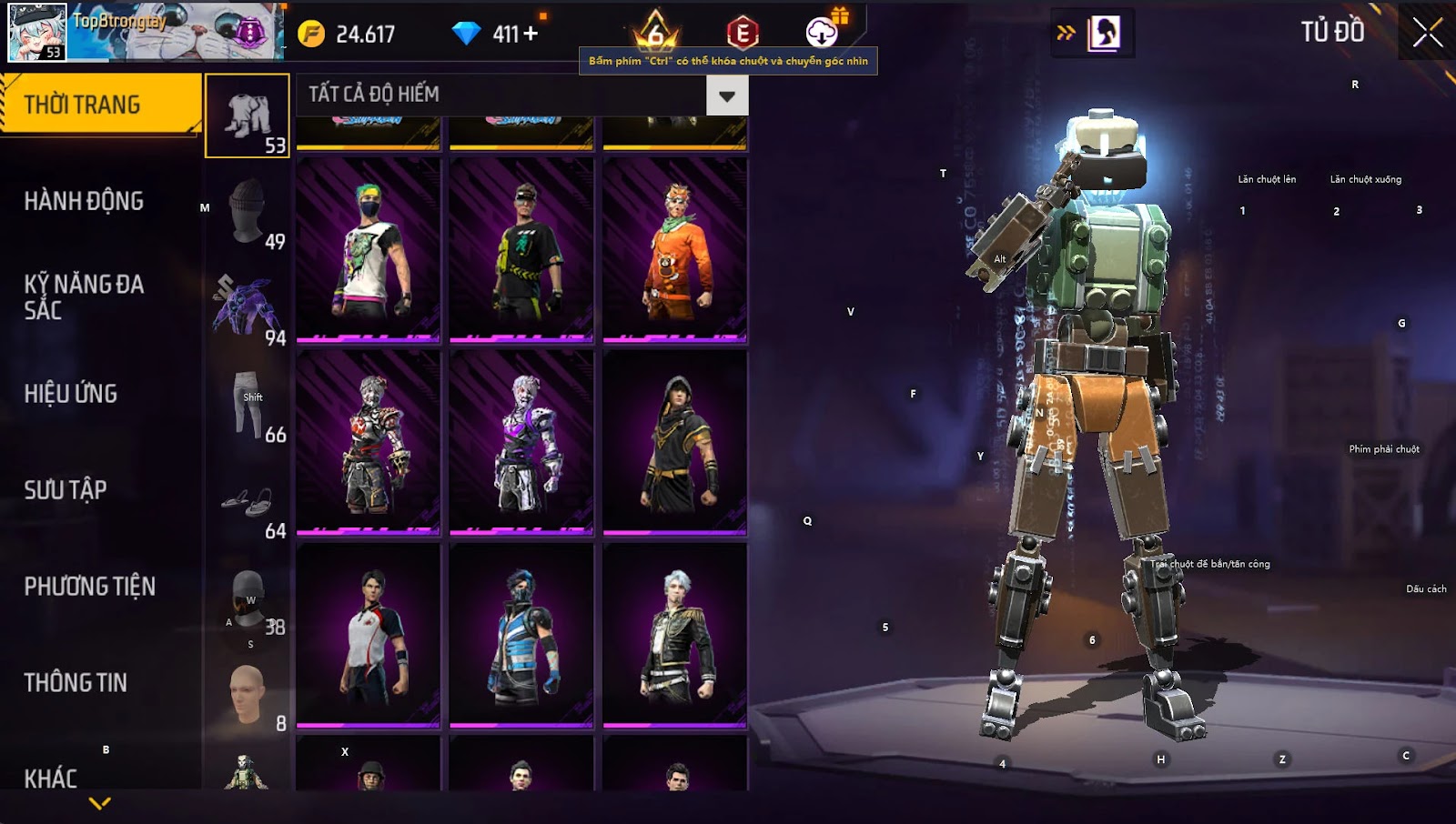Go to the SƯU TẬP category
The image size is (1456, 824).
point(66,490)
